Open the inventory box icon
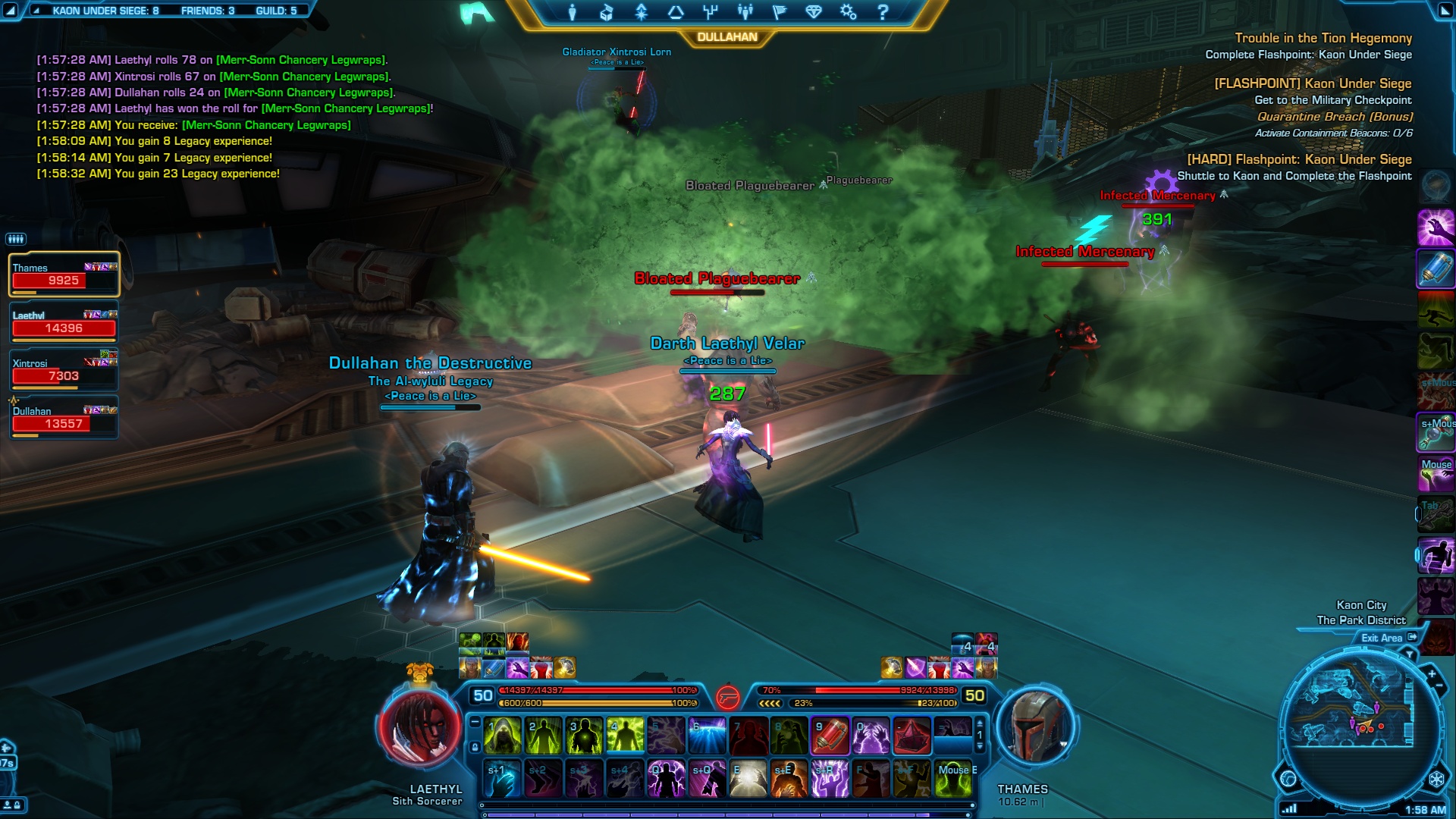 pos(607,12)
